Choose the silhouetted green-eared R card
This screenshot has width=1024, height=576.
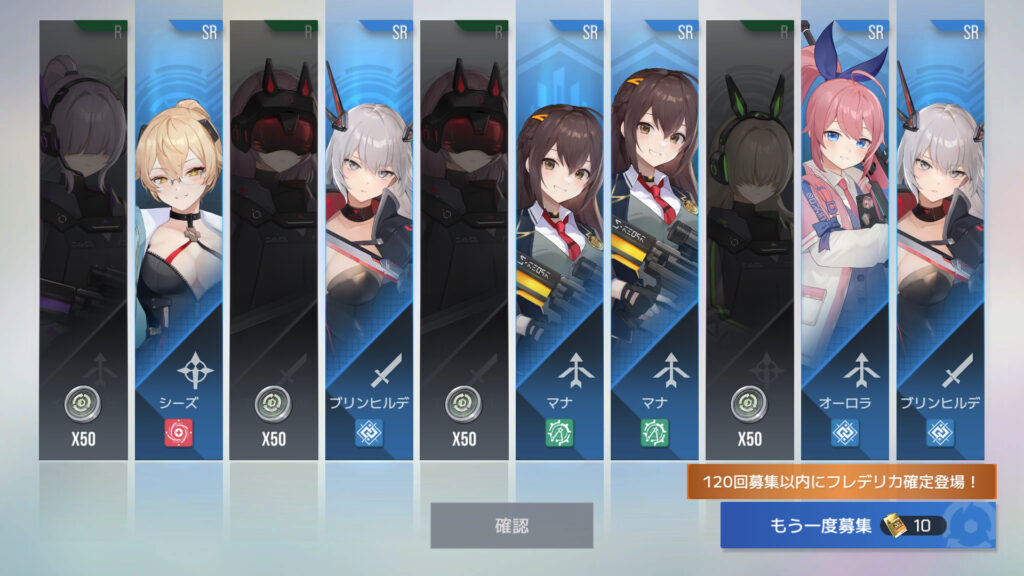point(749,240)
